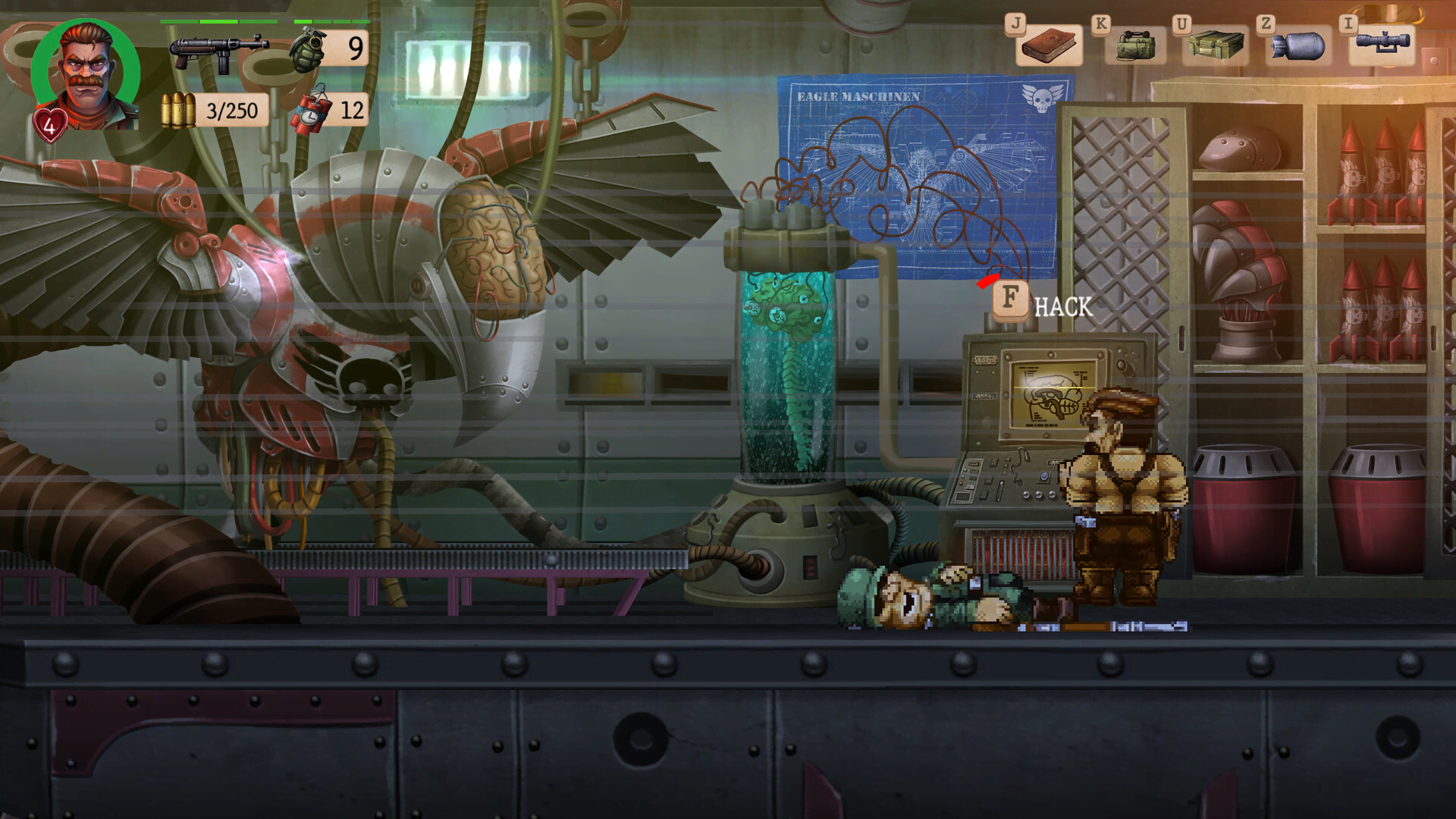Open the green ammo crate icon
The image size is (1456, 819).
pos(1216,45)
